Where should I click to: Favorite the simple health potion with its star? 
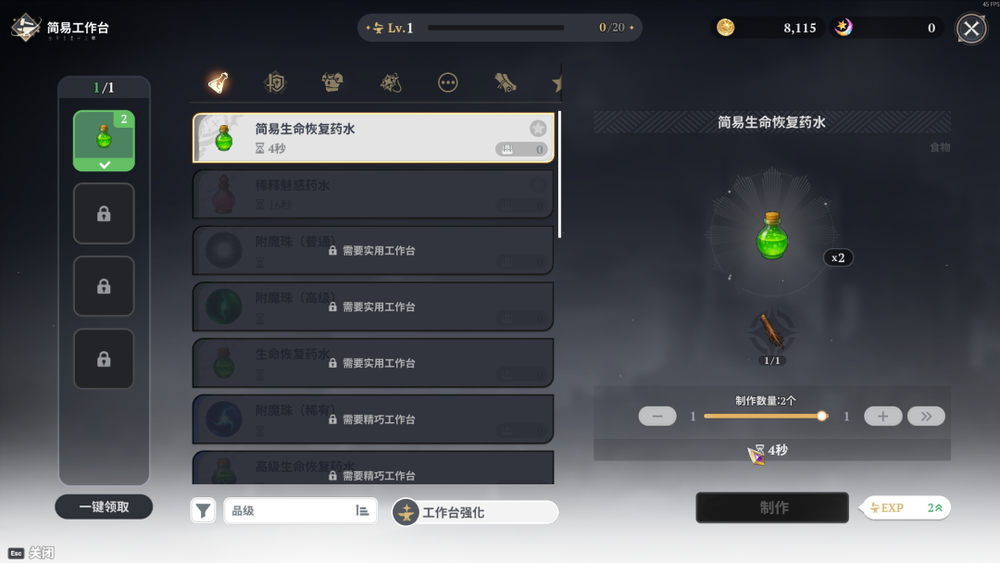(x=538, y=128)
